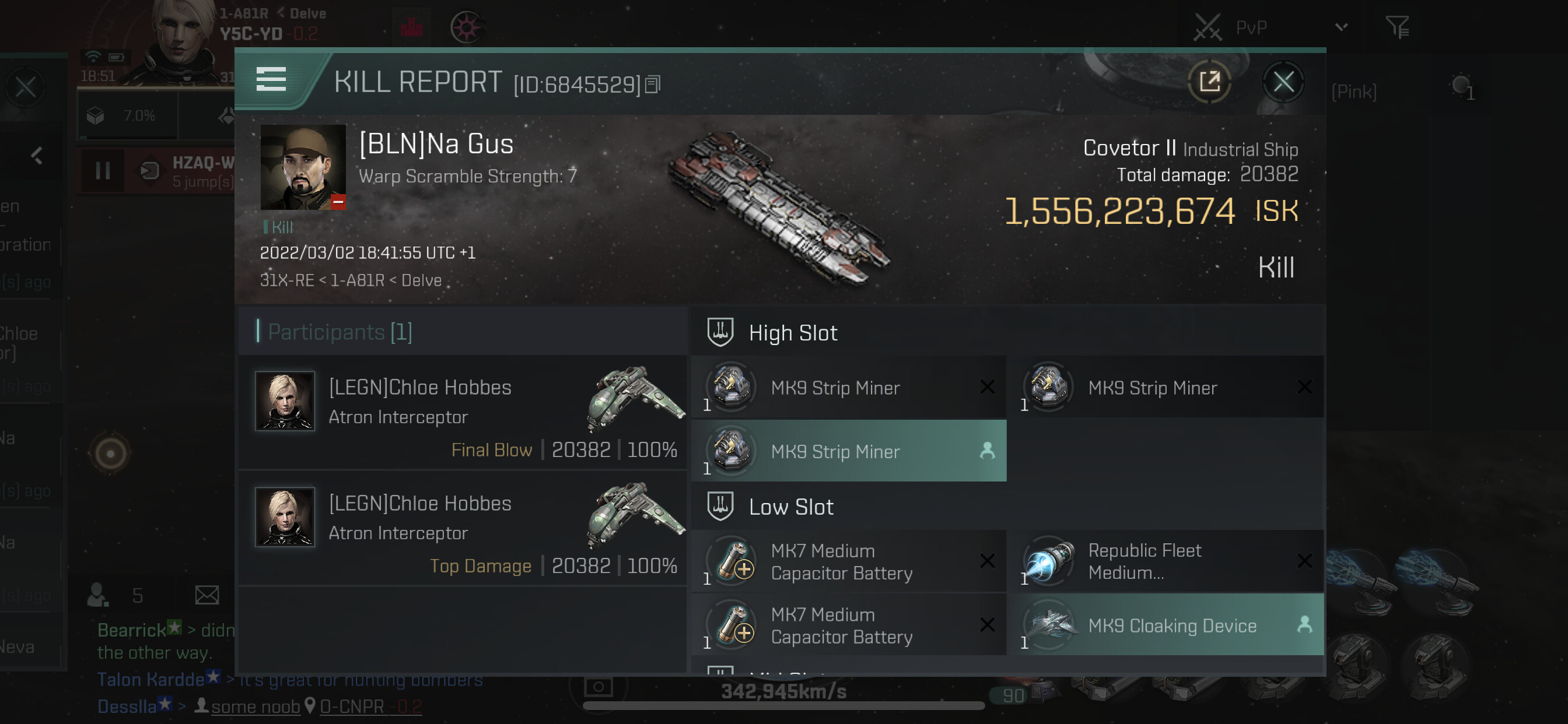Open the O-CNPR system link in chat
Screen dimensions: 1568x724
(352, 707)
